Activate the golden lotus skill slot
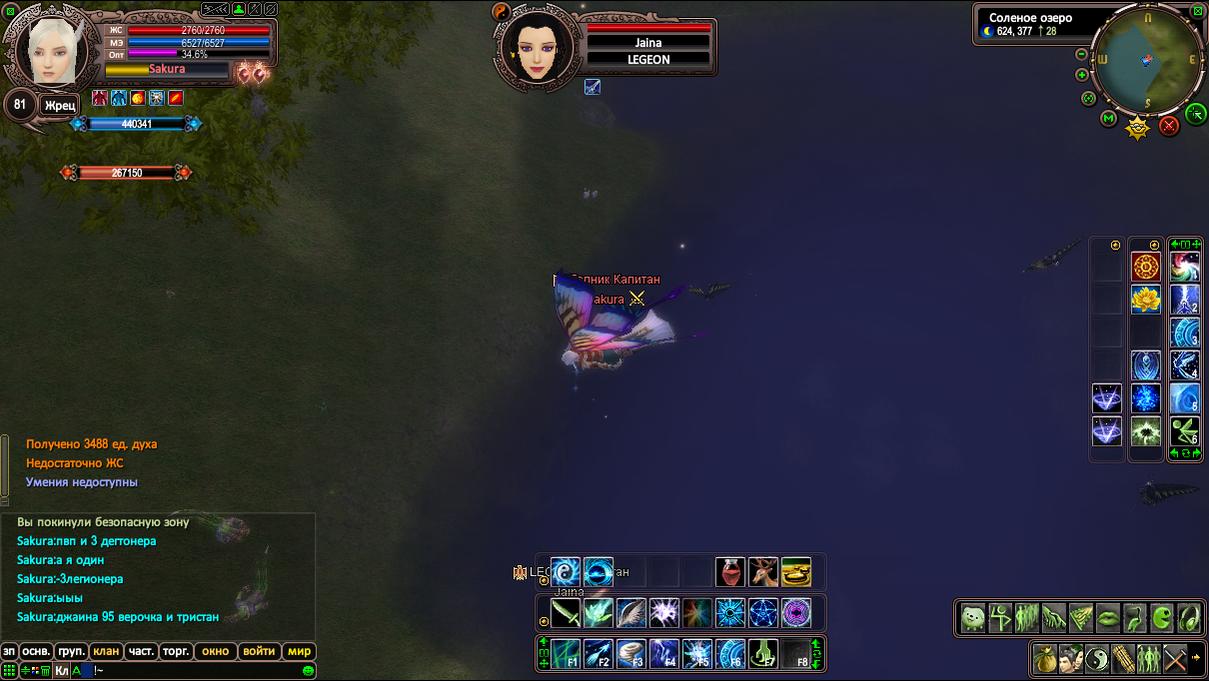 point(1146,299)
